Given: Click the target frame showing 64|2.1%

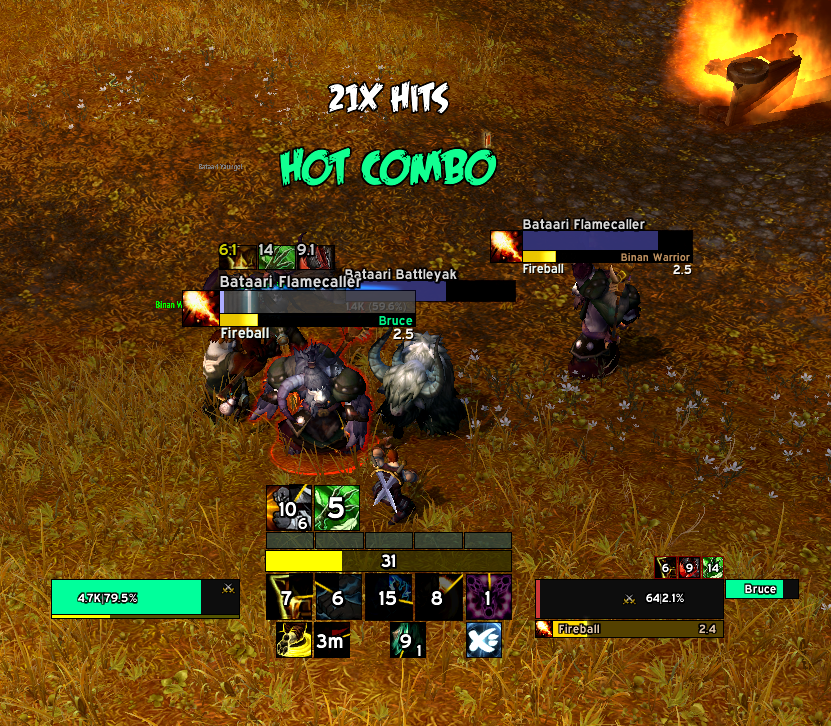Looking at the screenshot, I should pos(630,599).
